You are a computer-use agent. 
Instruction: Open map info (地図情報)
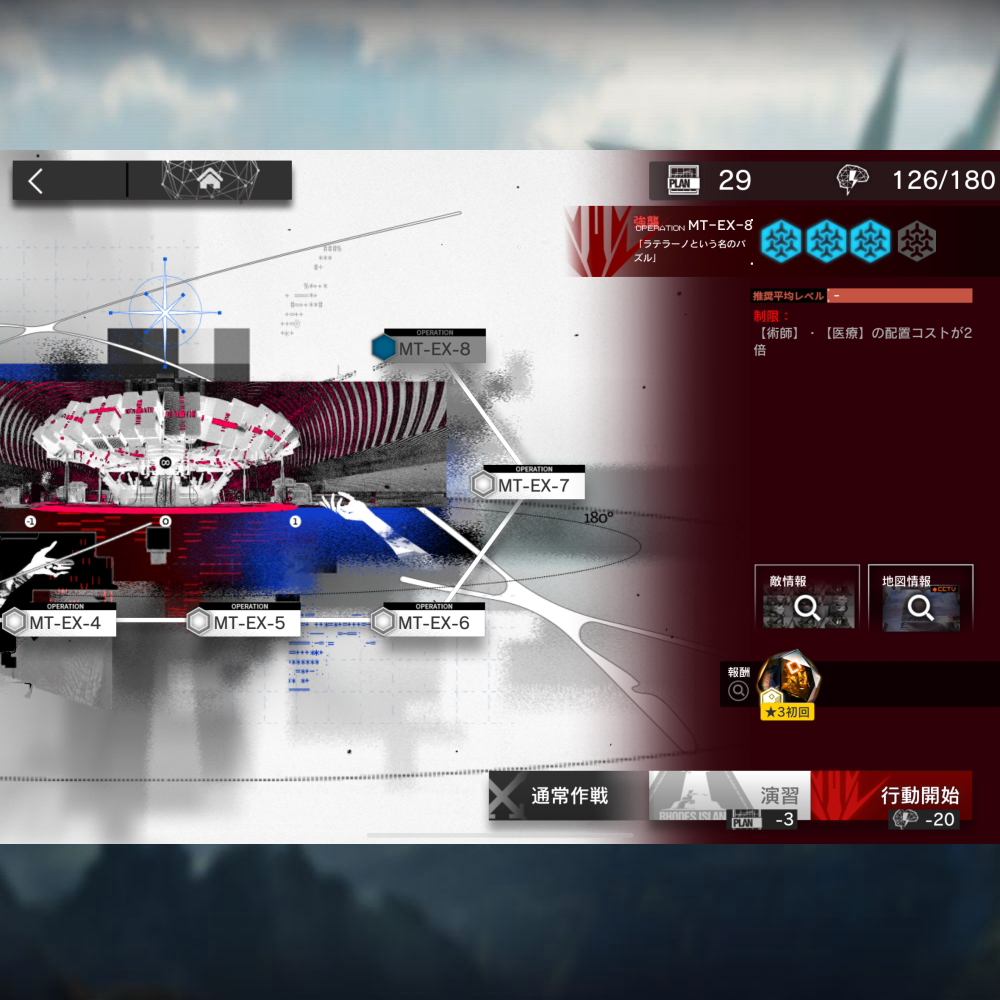[x=920, y=599]
